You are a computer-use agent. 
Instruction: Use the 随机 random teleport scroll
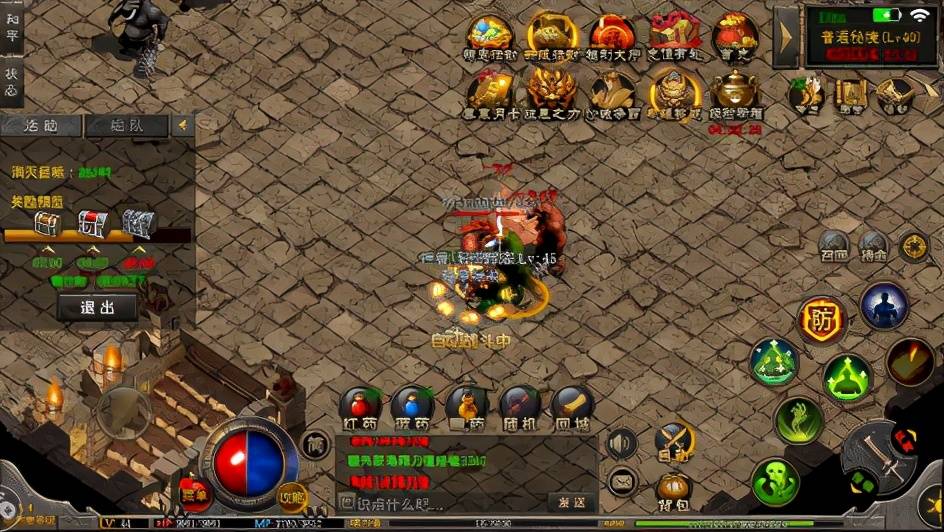(x=520, y=407)
